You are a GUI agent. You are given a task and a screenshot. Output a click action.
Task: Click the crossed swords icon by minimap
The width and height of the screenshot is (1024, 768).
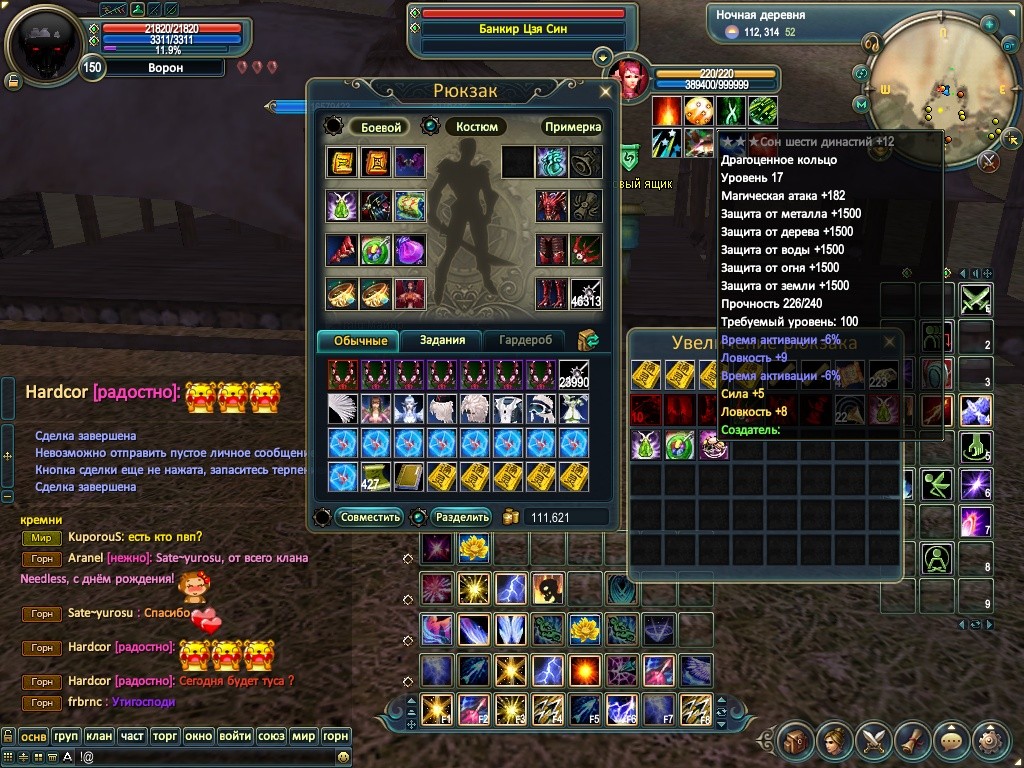coord(990,160)
